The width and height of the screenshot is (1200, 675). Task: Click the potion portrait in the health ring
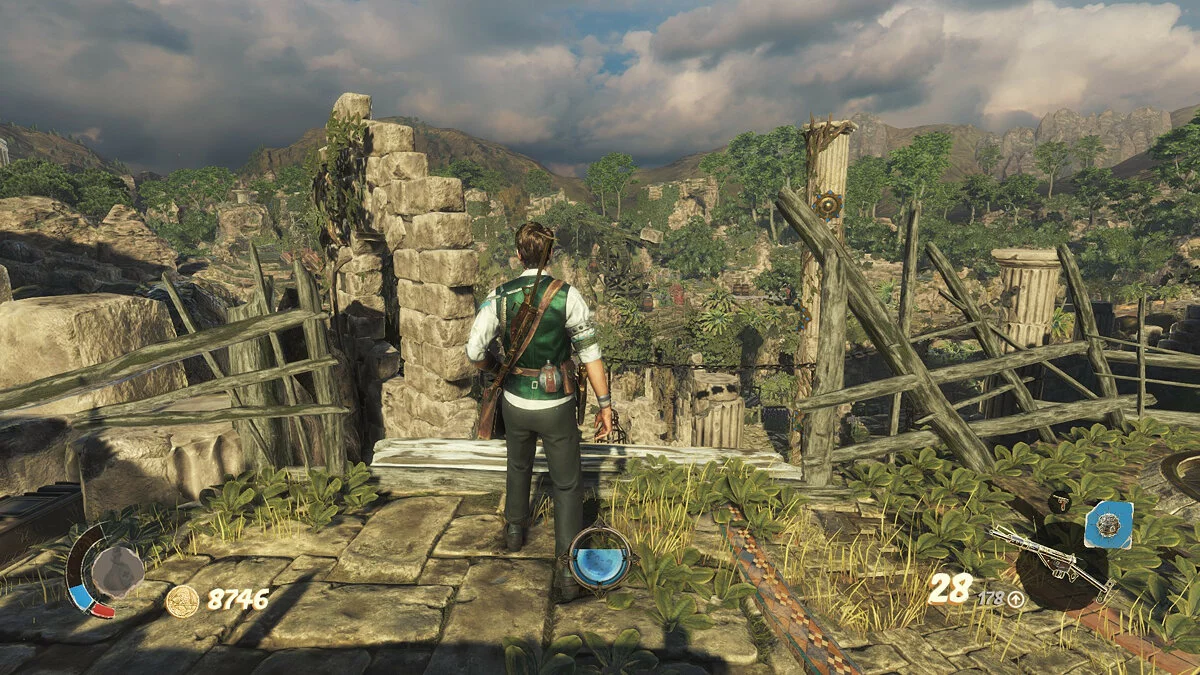(116, 570)
